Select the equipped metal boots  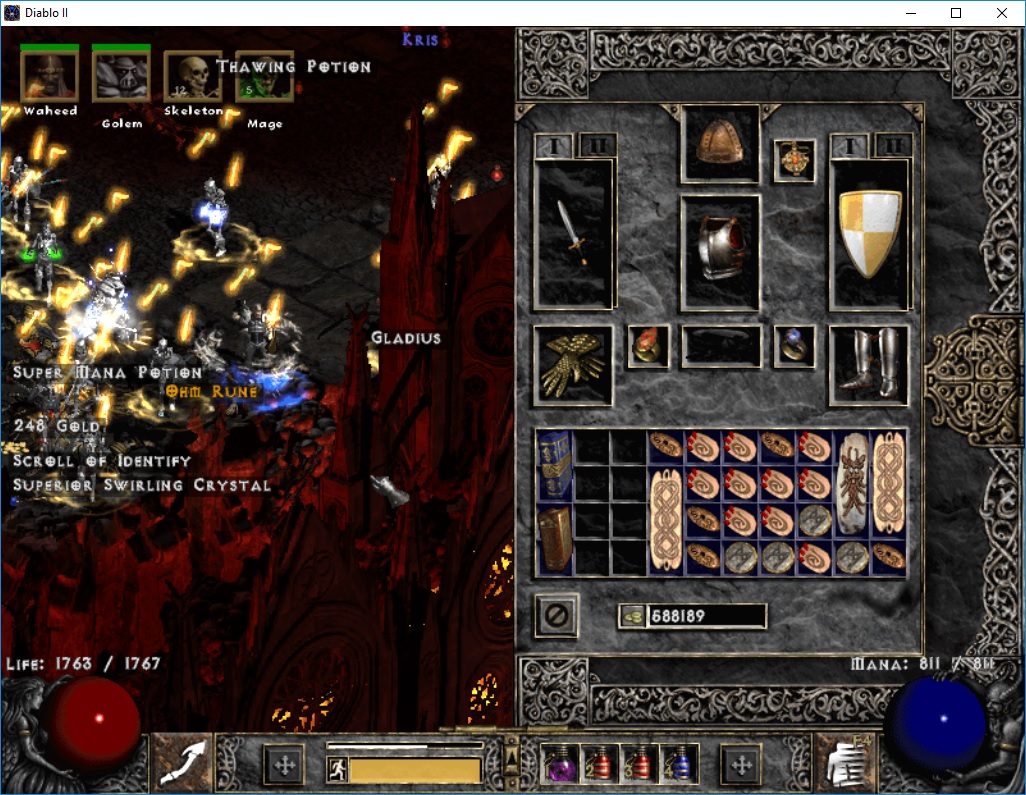pyautogui.click(x=868, y=365)
